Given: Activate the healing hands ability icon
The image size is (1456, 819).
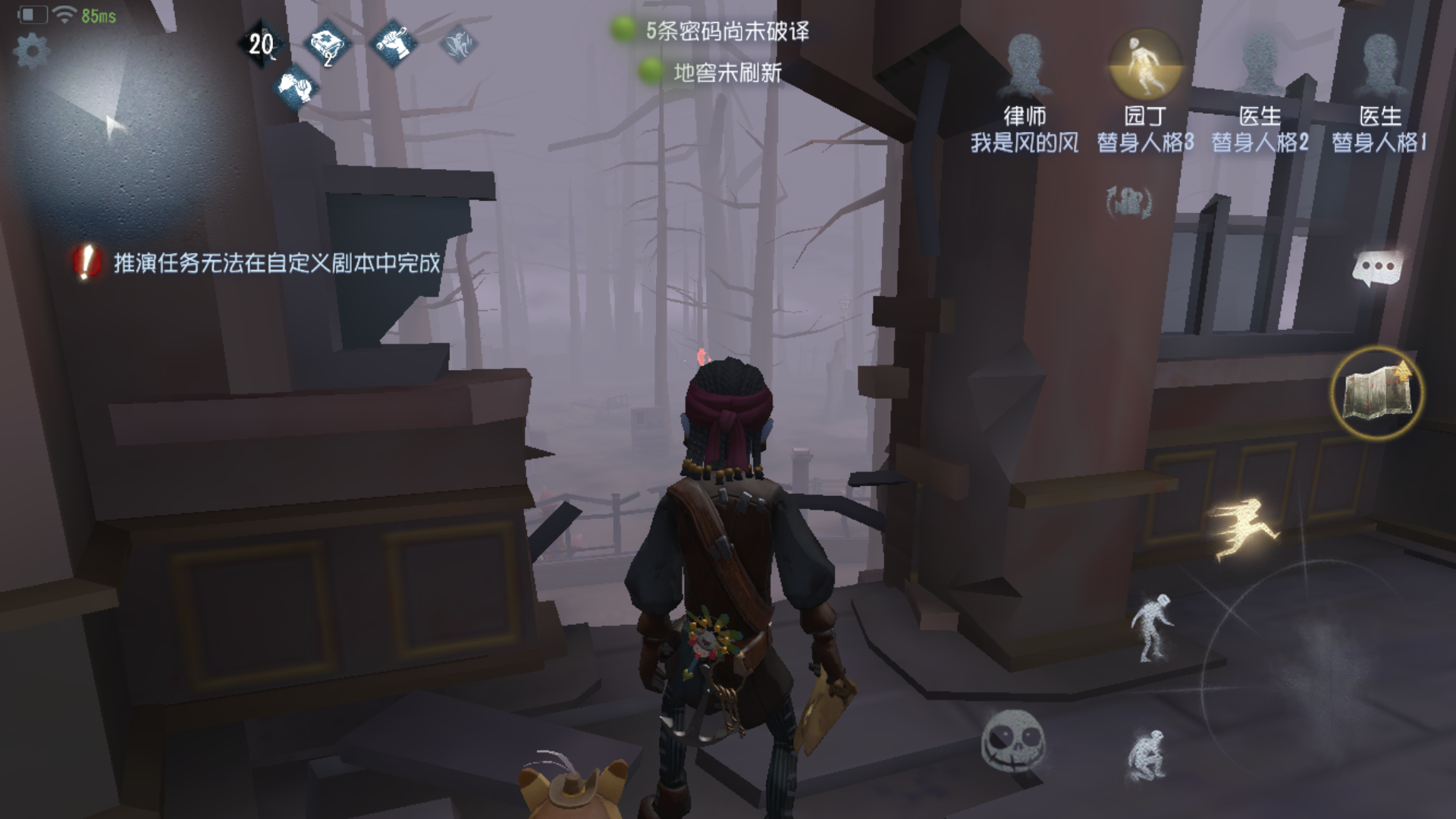Looking at the screenshot, I should pyautogui.click(x=296, y=89).
